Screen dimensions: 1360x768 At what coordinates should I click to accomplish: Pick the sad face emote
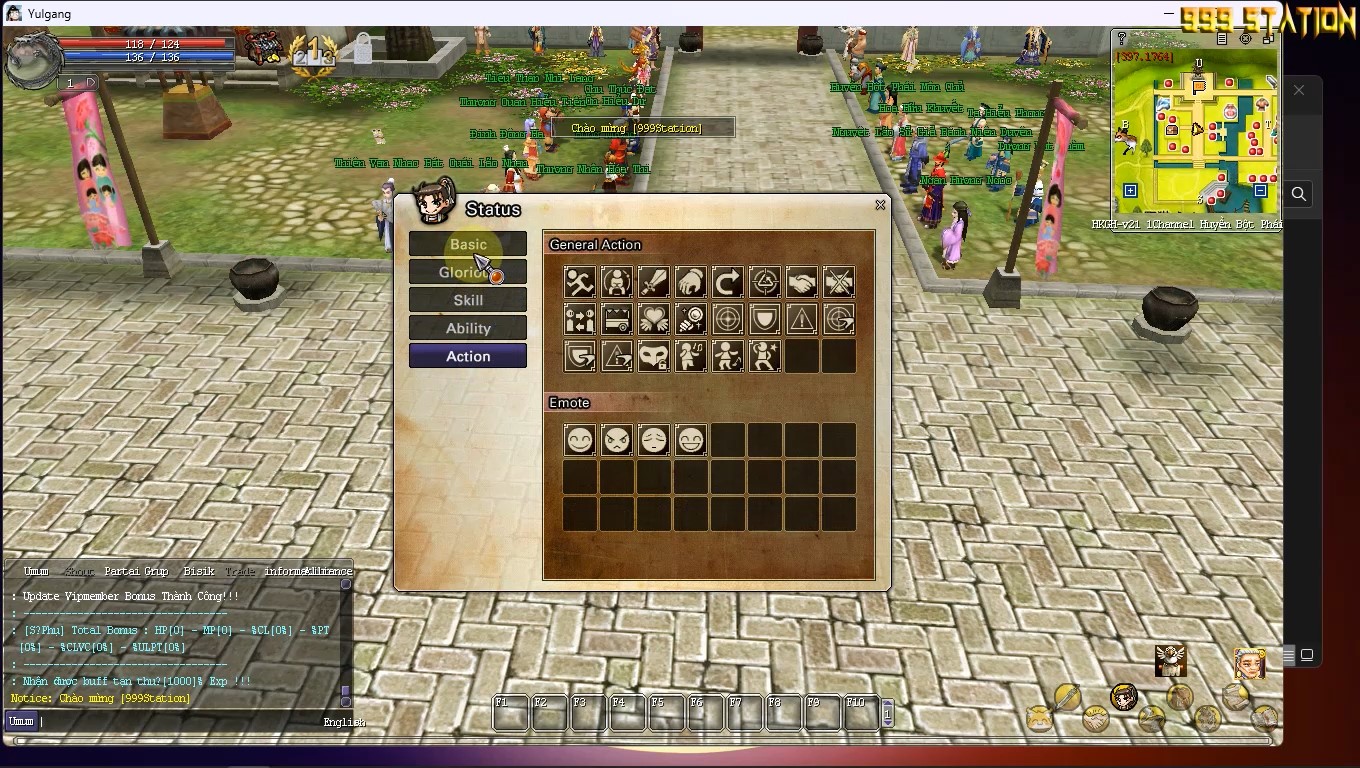(x=654, y=440)
